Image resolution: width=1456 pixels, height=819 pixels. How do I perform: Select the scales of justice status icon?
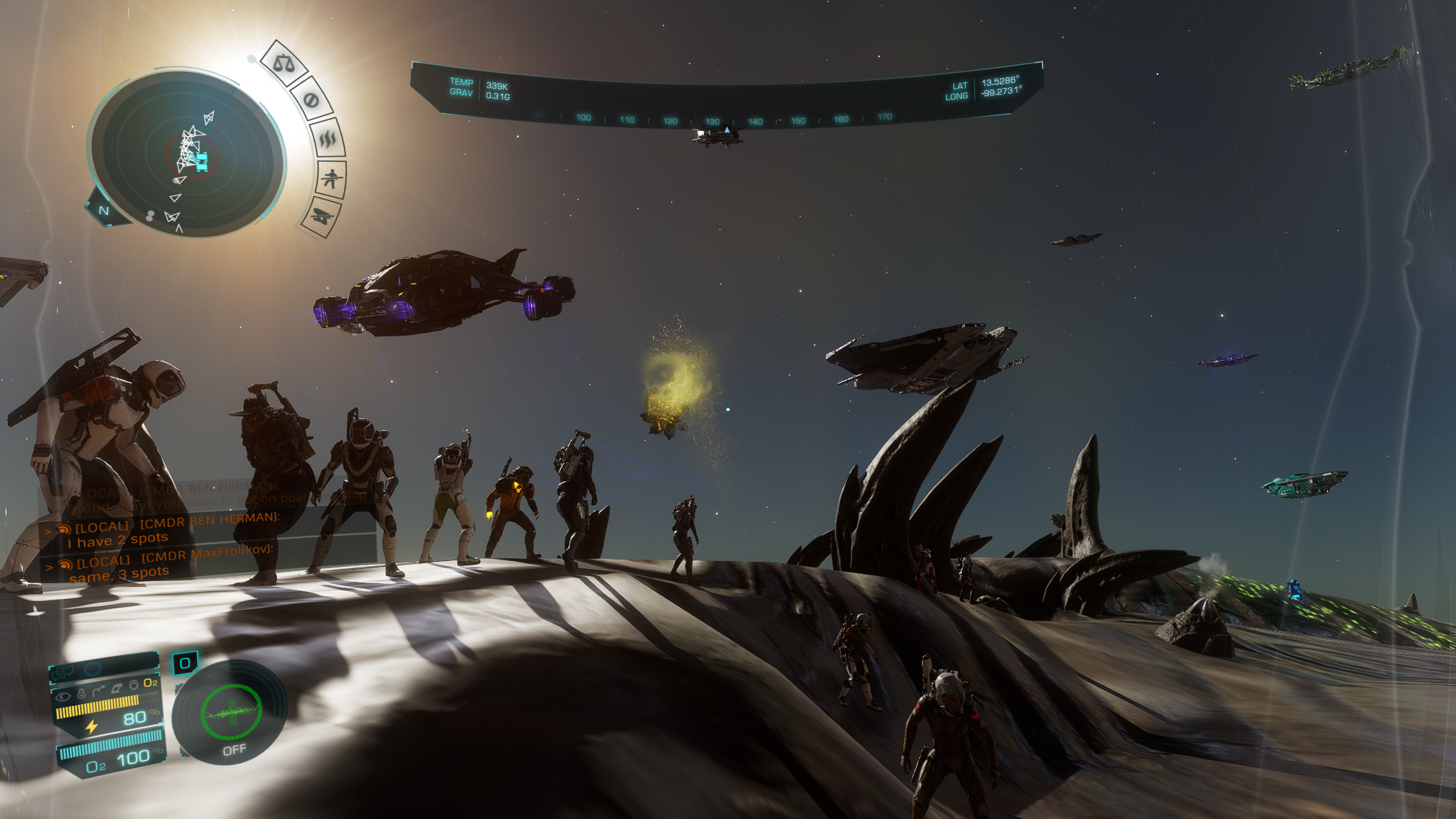tap(284, 64)
